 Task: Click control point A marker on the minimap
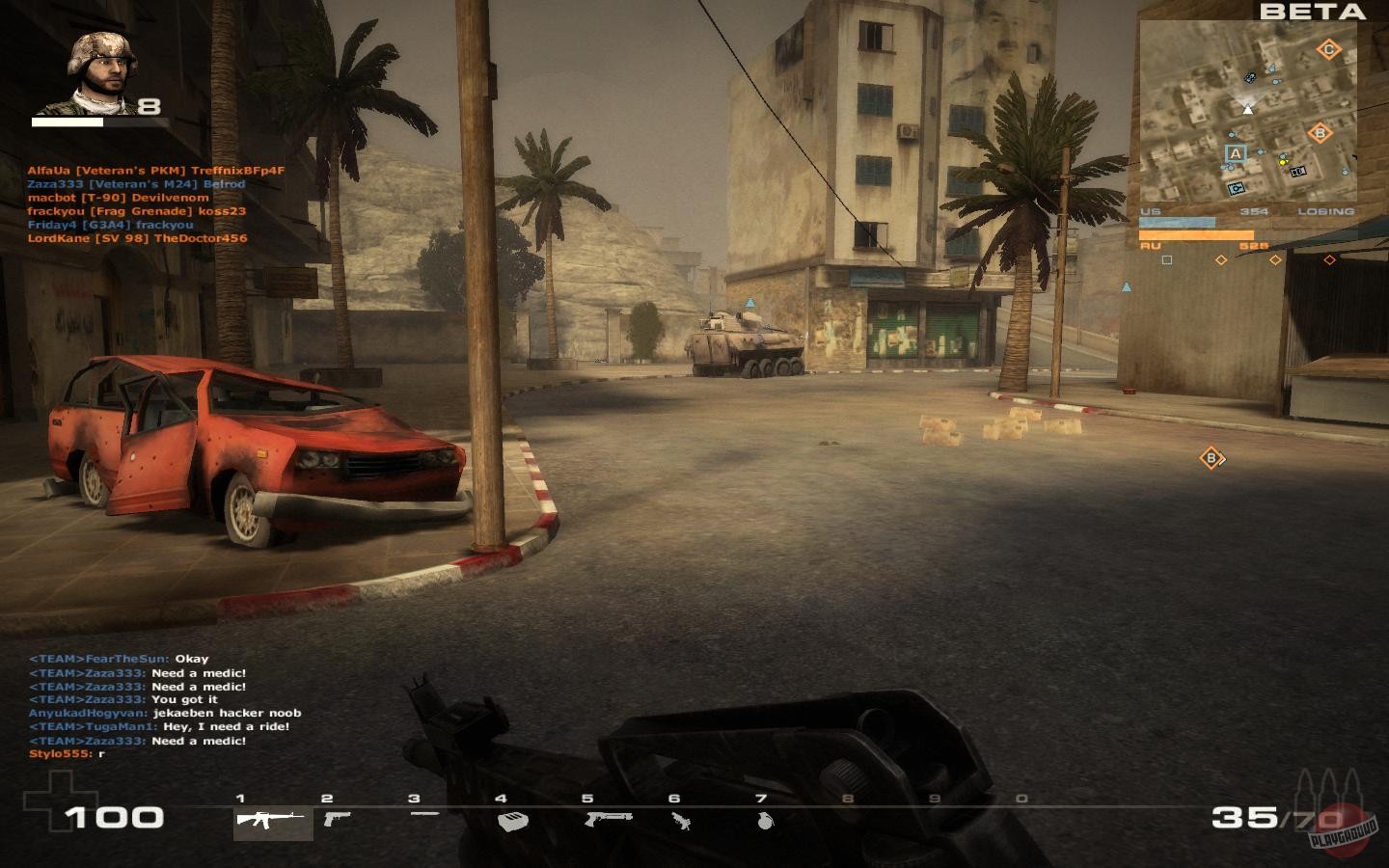[x=1237, y=152]
